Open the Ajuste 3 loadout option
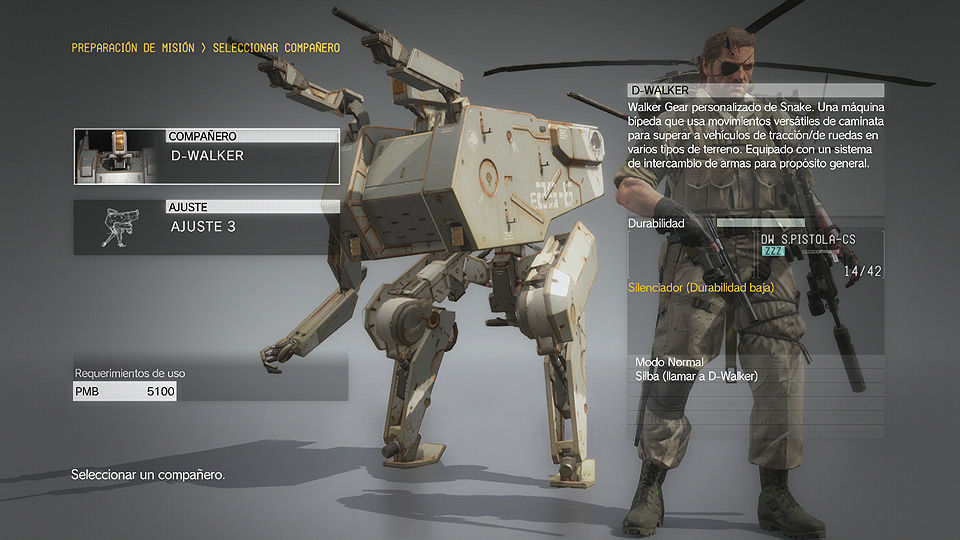The width and height of the screenshot is (960, 540). [250, 227]
